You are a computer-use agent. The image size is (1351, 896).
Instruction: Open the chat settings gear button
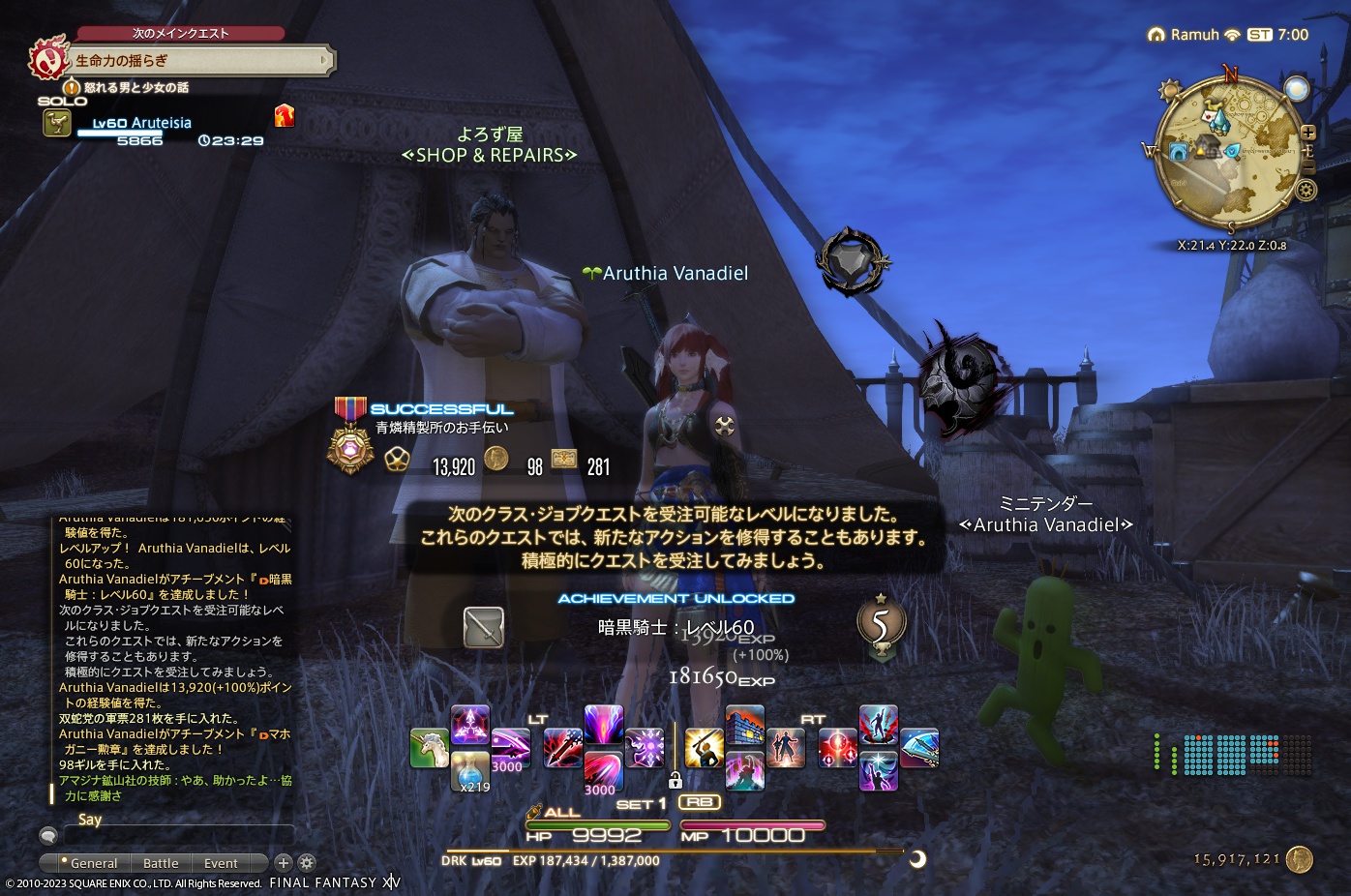coord(306,862)
